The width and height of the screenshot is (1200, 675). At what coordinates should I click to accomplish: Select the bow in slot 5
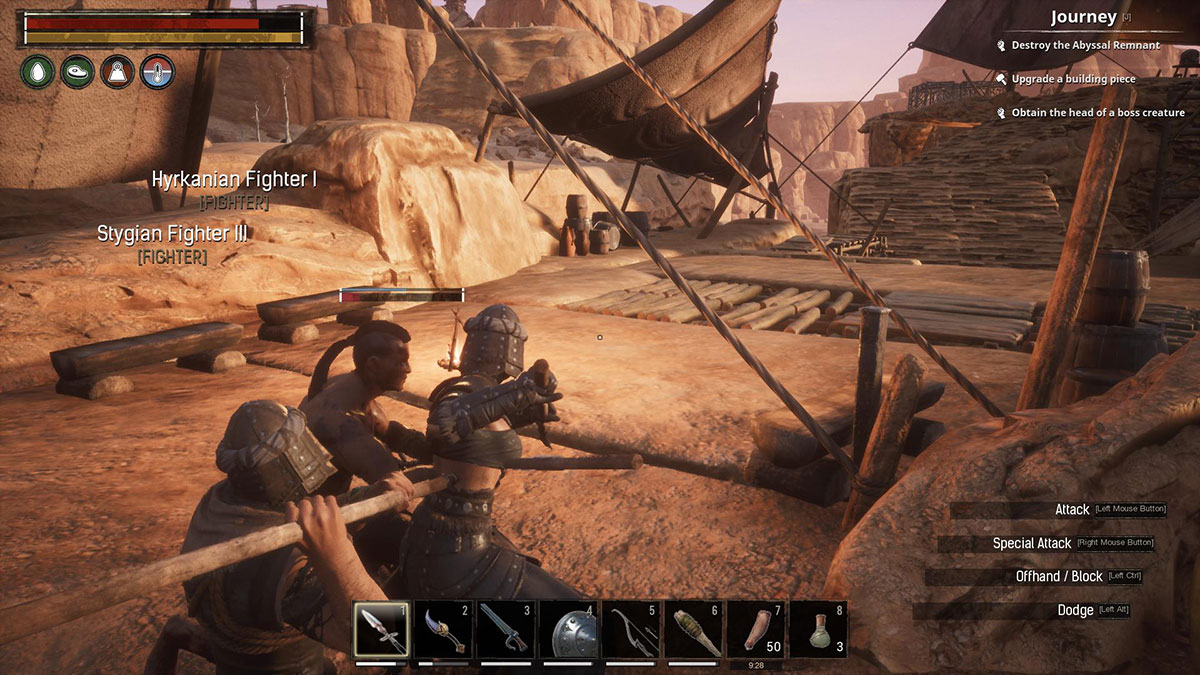[x=630, y=629]
